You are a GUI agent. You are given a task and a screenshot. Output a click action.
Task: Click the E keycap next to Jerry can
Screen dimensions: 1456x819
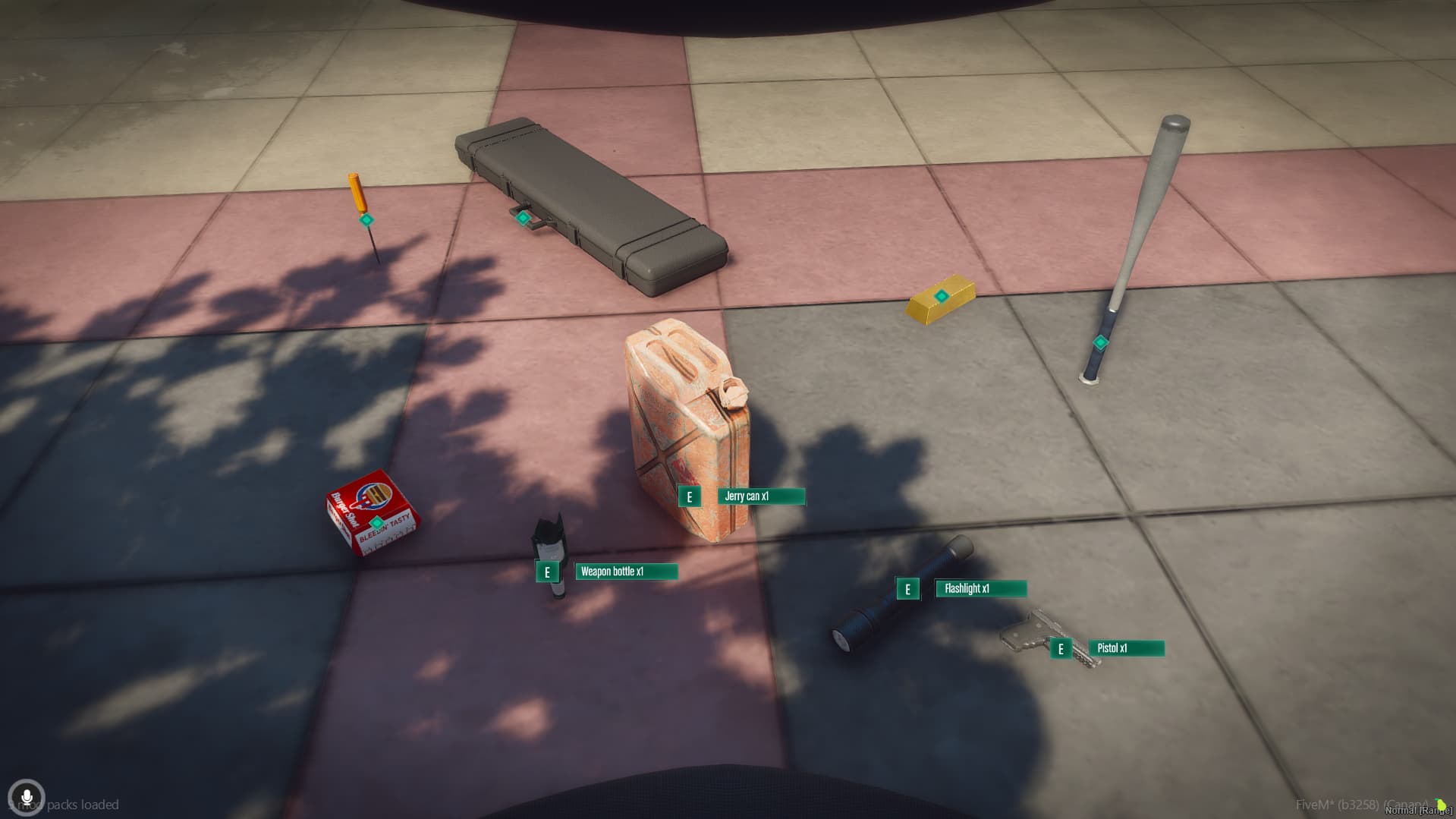pyautogui.click(x=690, y=497)
